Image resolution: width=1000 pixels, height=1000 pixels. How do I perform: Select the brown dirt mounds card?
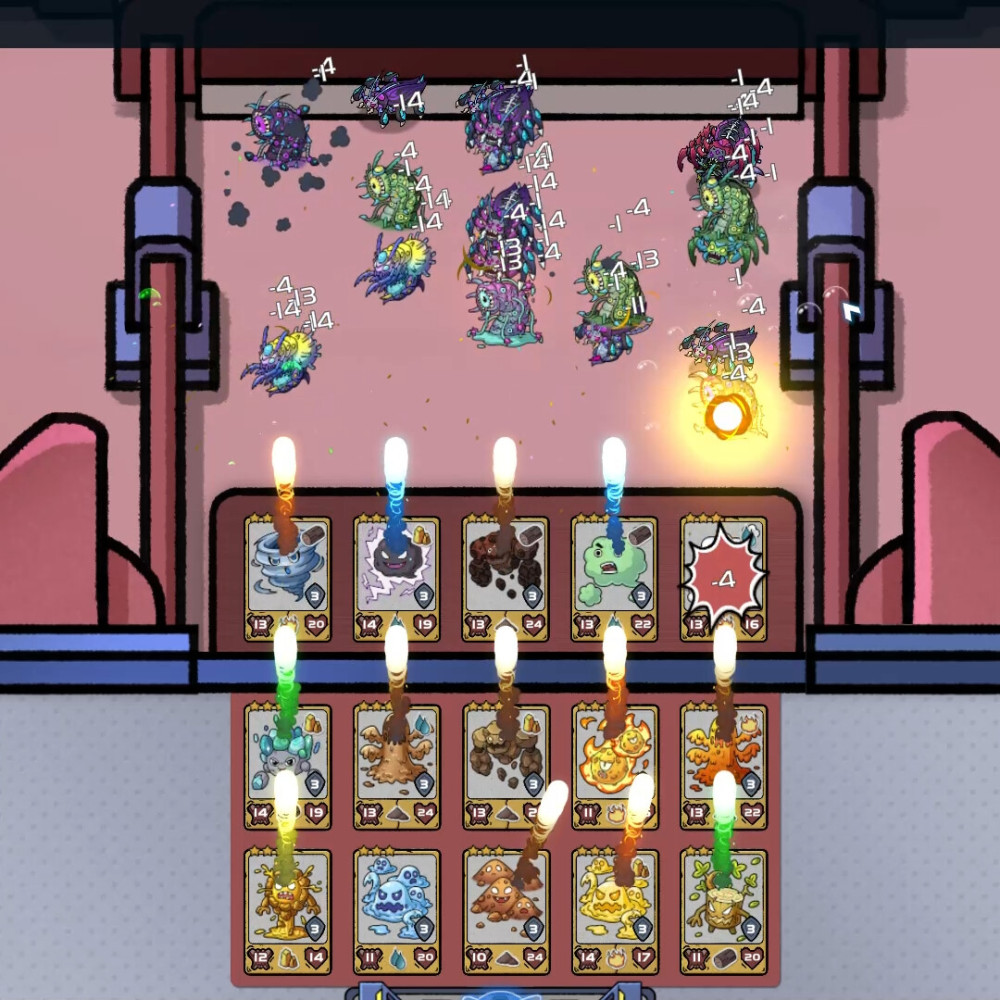pos(505,910)
